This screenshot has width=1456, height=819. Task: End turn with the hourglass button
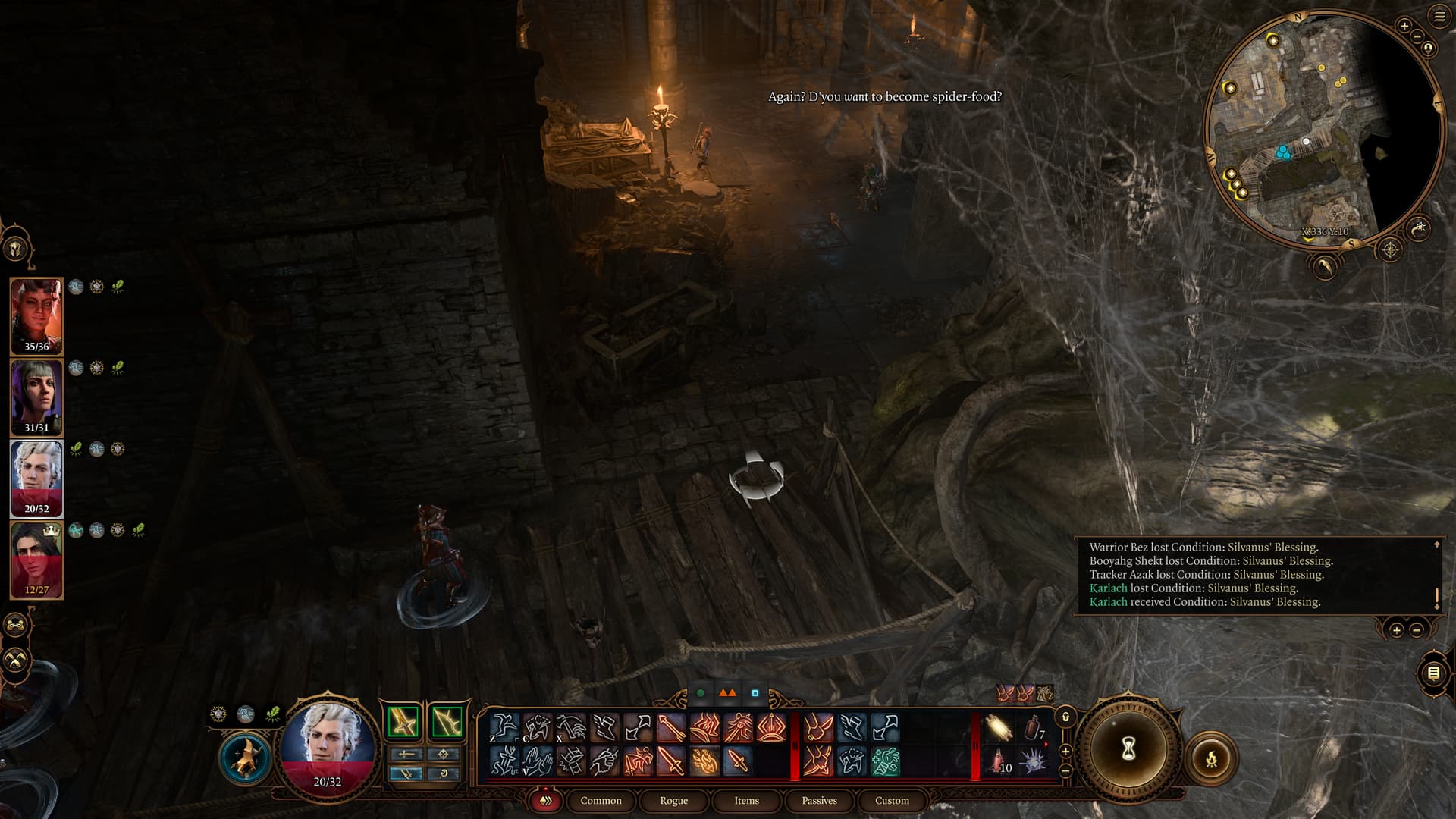click(x=1128, y=750)
